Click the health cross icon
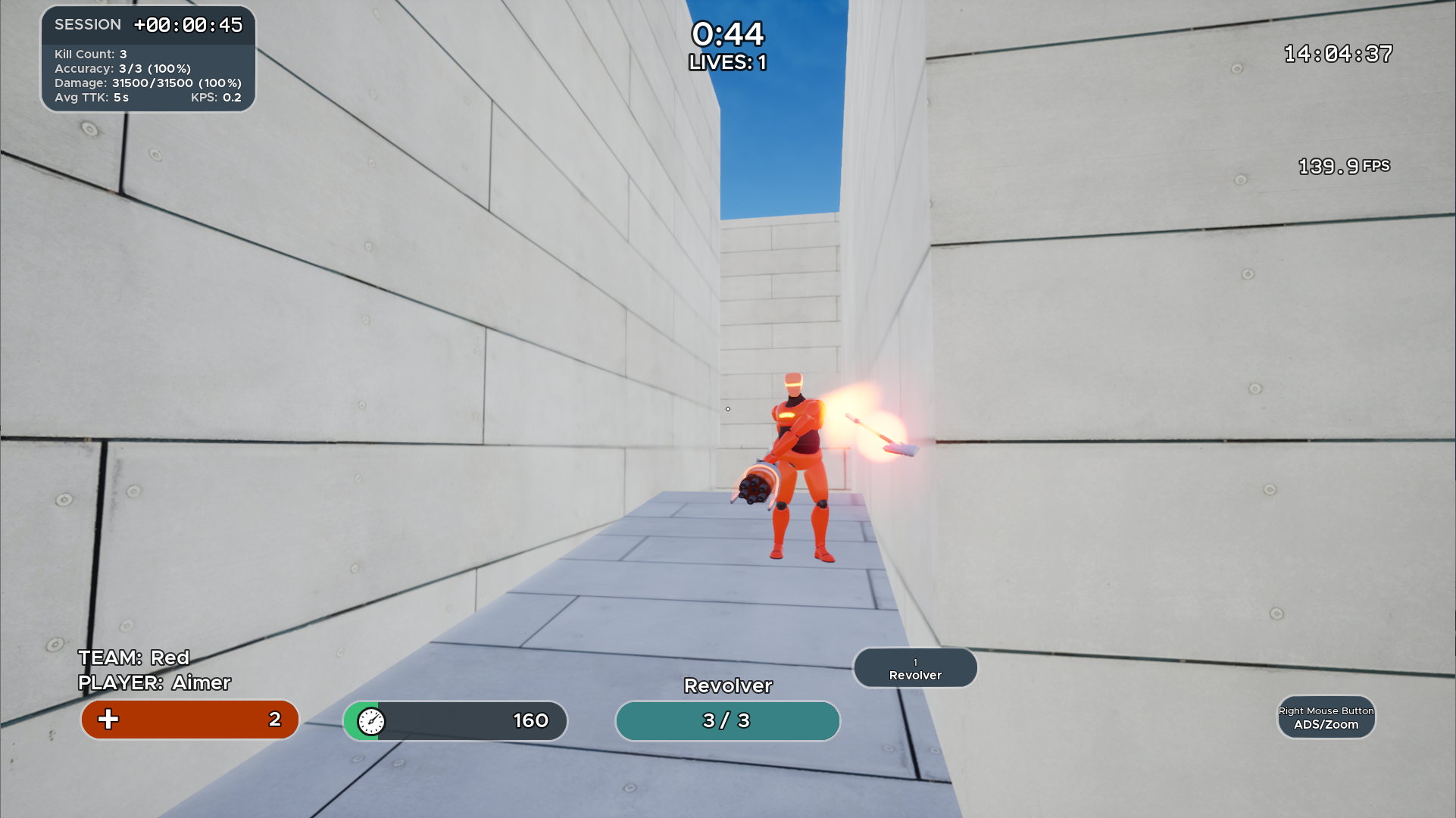 [x=109, y=720]
